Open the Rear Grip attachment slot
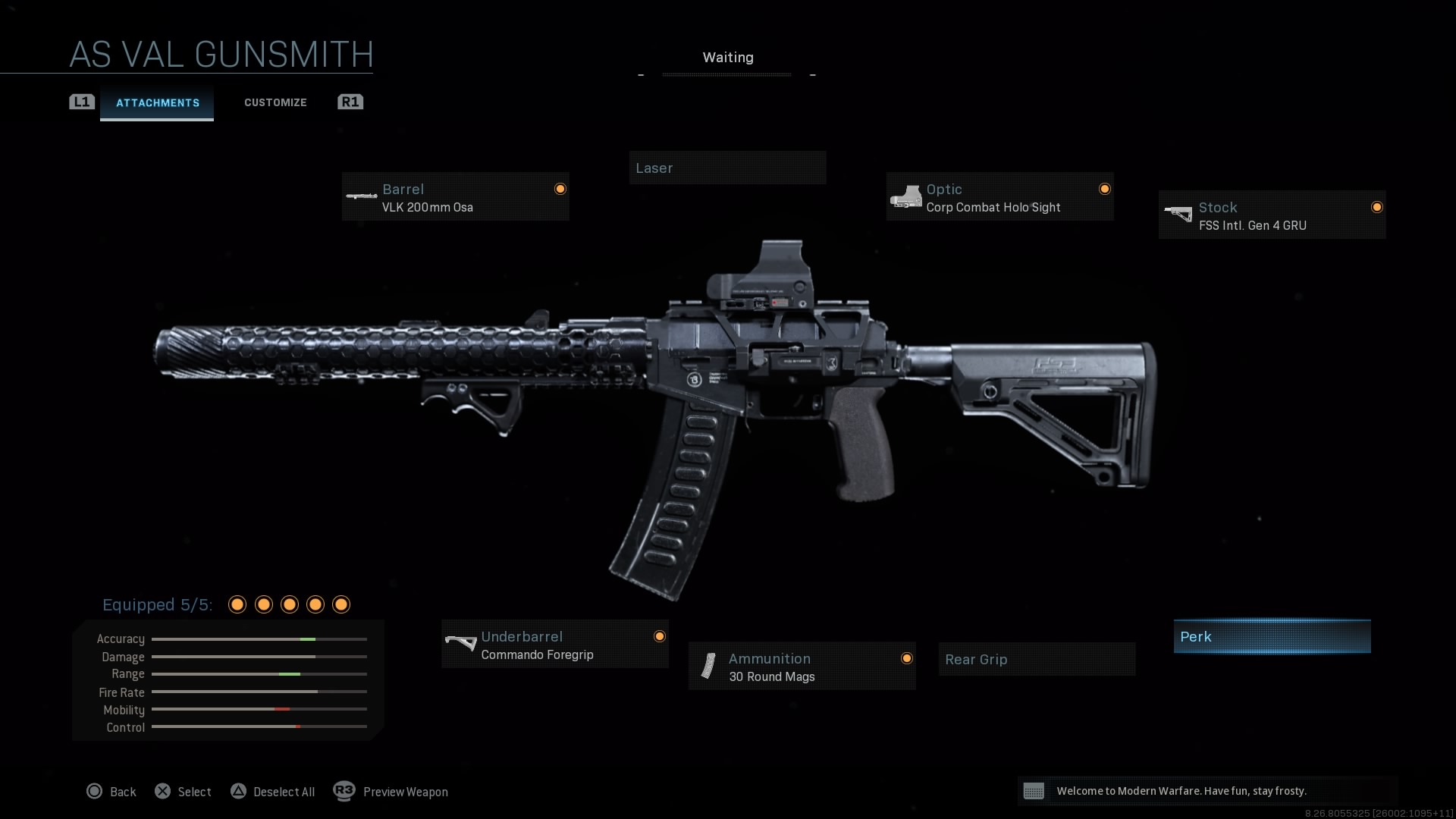Image resolution: width=1456 pixels, height=819 pixels. point(1036,659)
